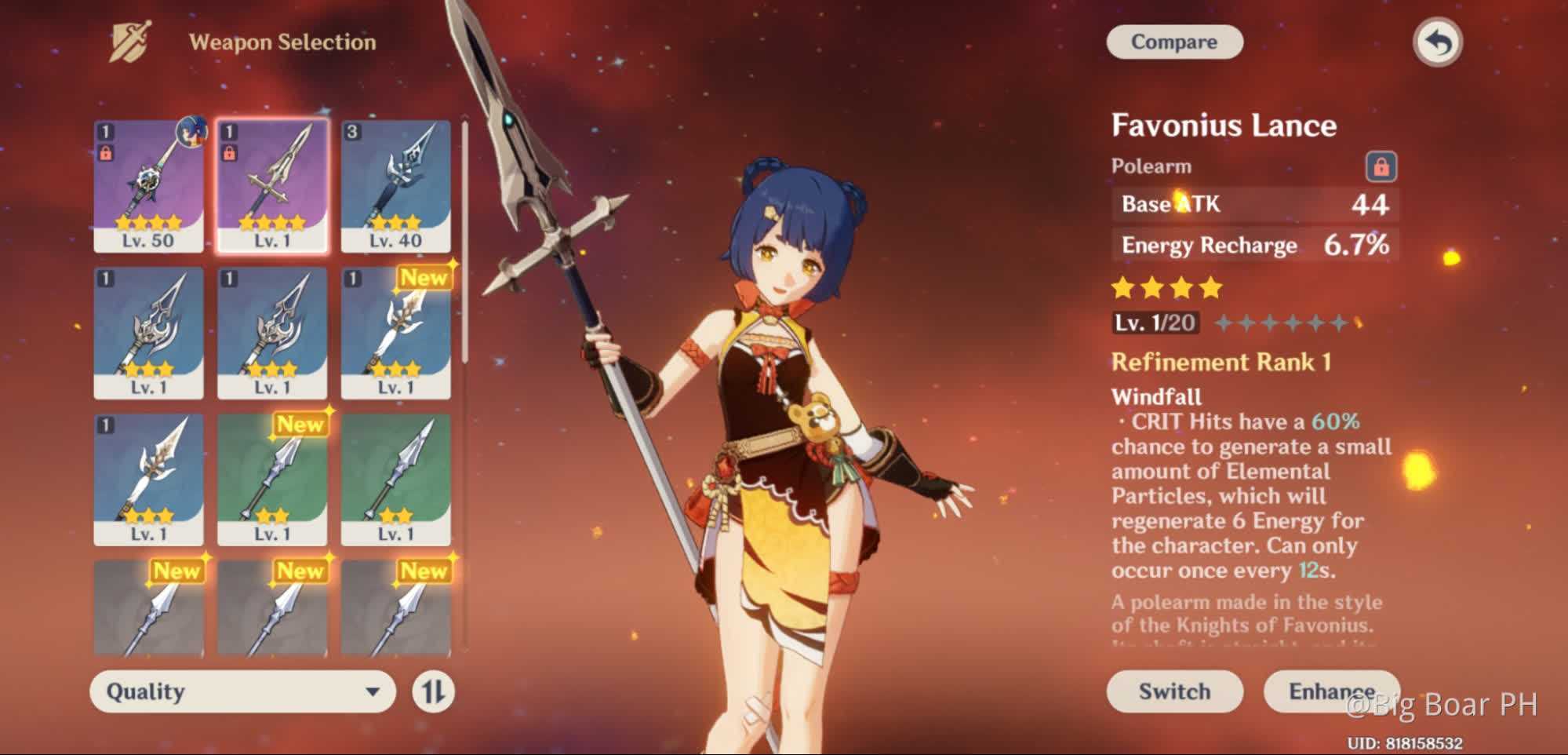Open the Compare weapons view
The width and height of the screenshot is (1568, 755).
click(1173, 42)
